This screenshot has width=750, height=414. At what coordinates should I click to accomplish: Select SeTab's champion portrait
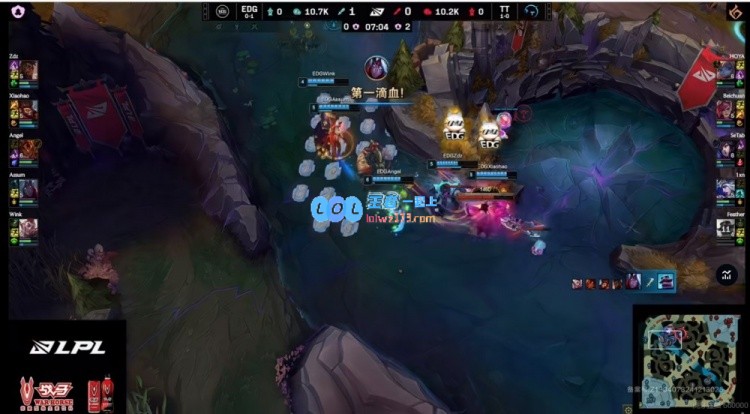[725, 149]
